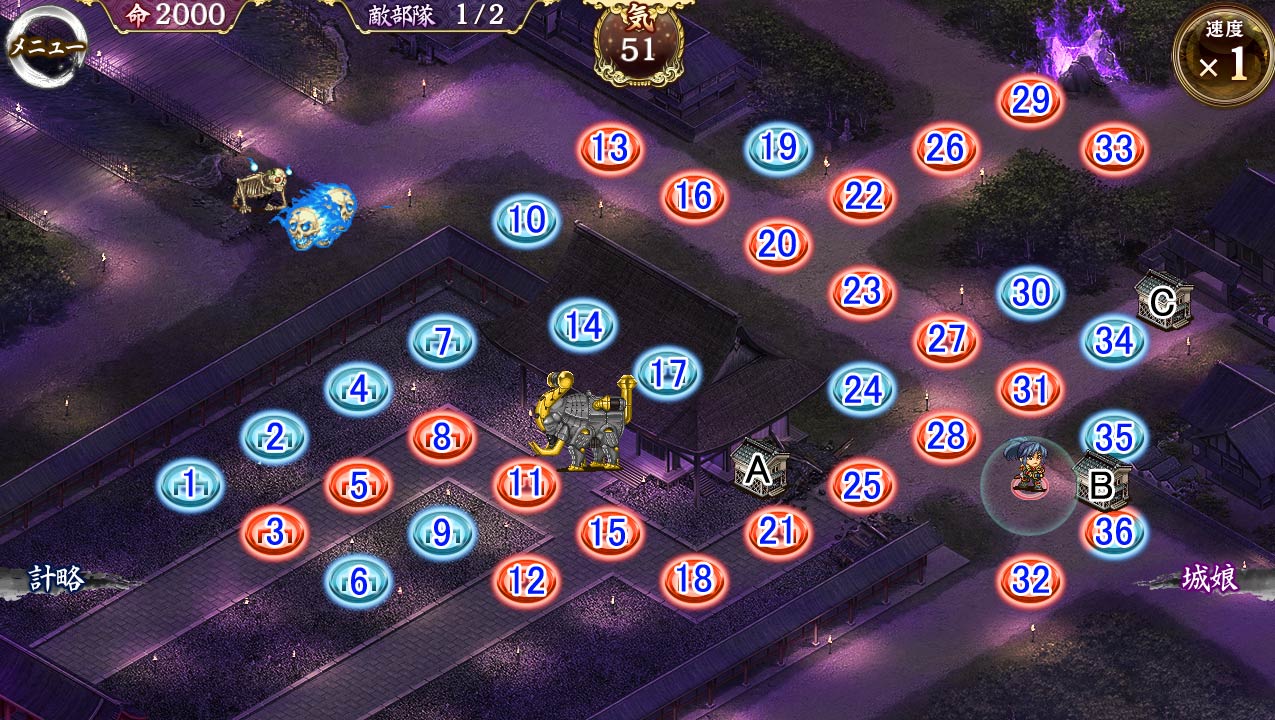Viewport: 1275px width, 720px height.
Task: Select red placement tile 33
Action: (1114, 150)
